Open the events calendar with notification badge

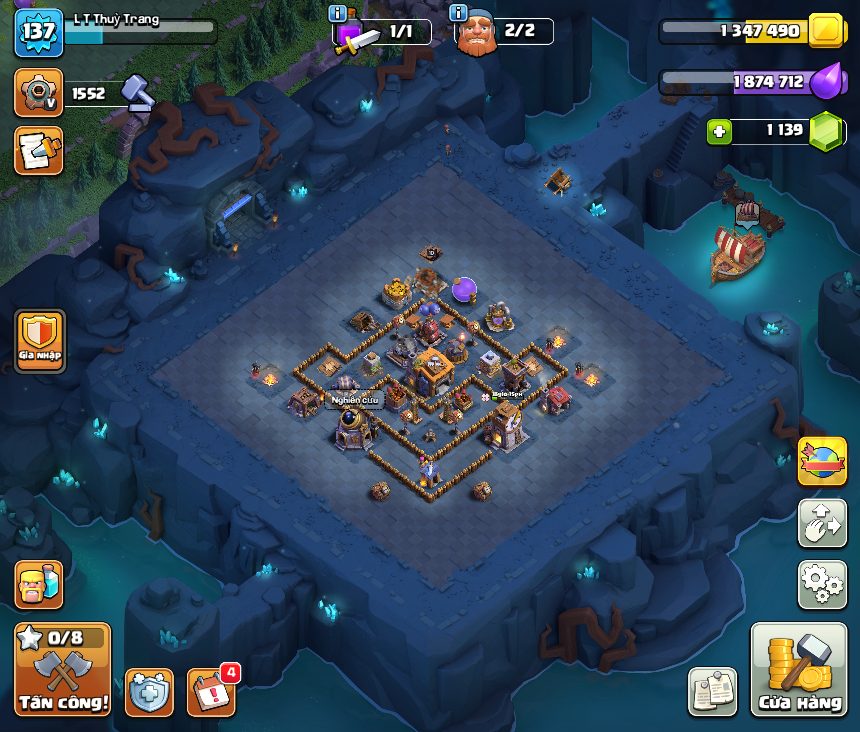(212, 691)
